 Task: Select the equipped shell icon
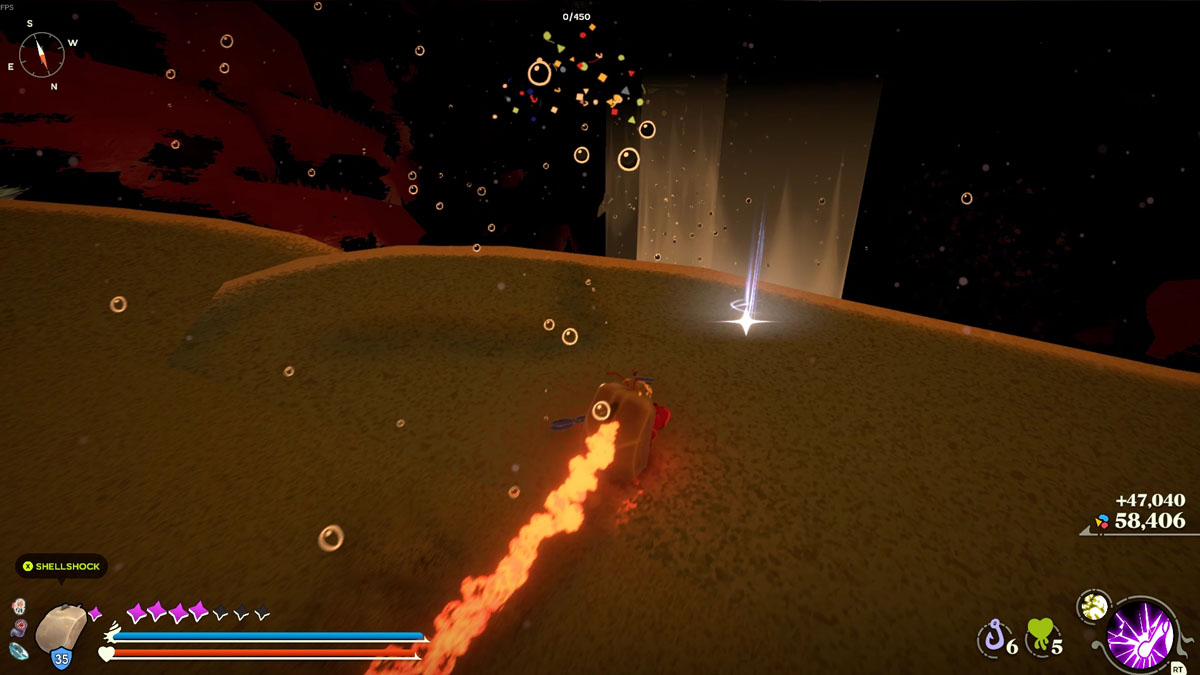(62, 628)
